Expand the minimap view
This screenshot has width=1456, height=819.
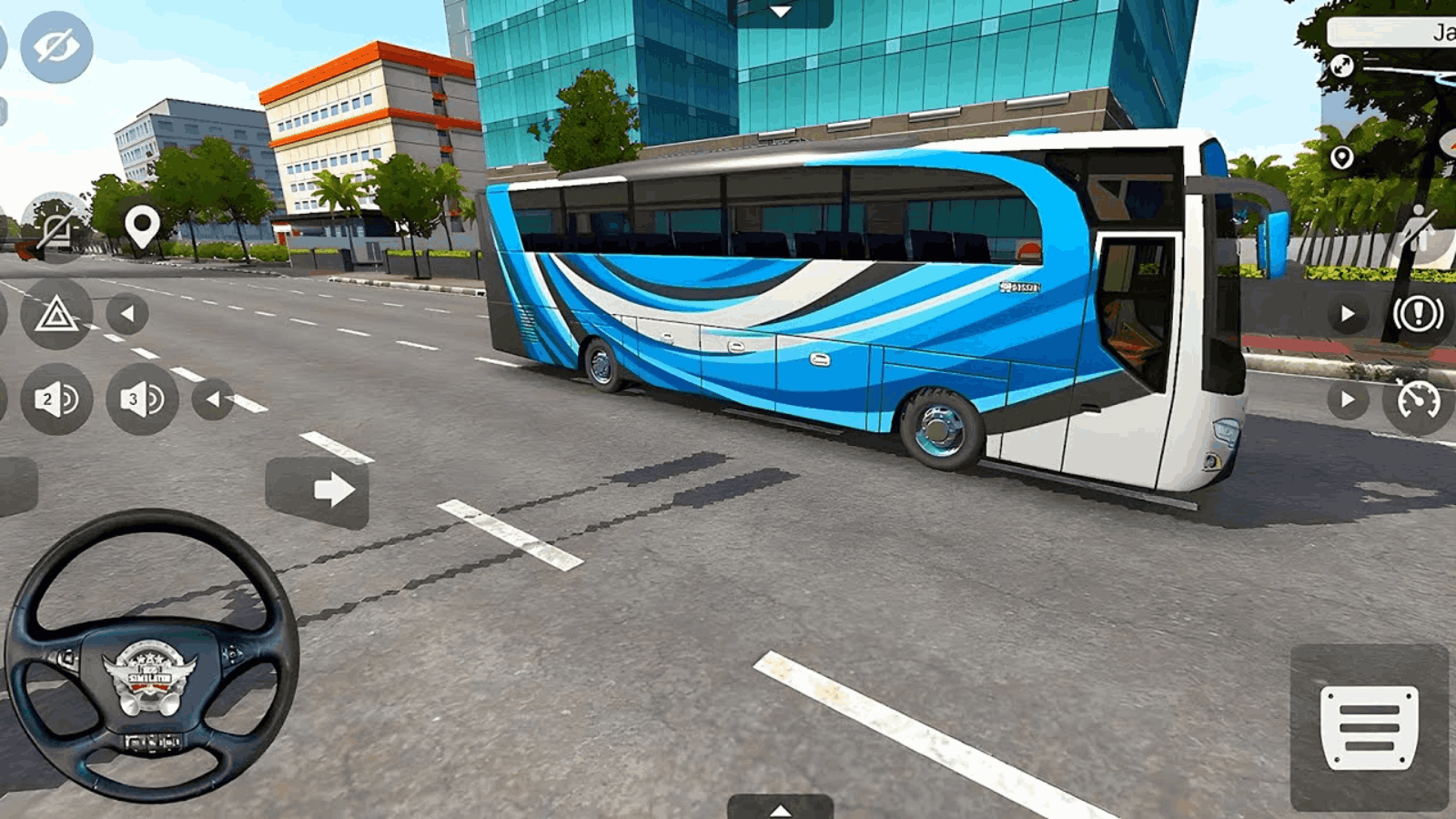pyautogui.click(x=1341, y=66)
